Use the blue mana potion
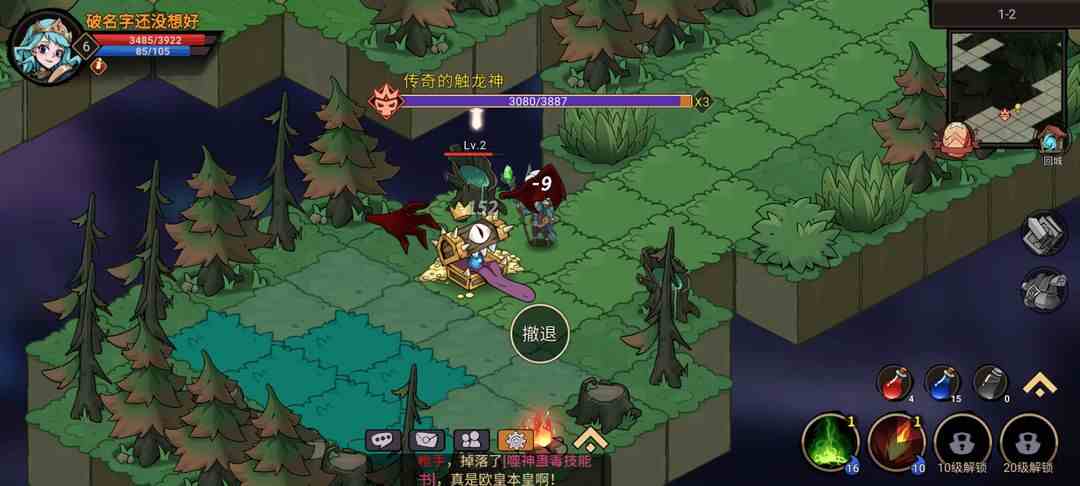1080x486 pixels. pyautogui.click(x=942, y=382)
